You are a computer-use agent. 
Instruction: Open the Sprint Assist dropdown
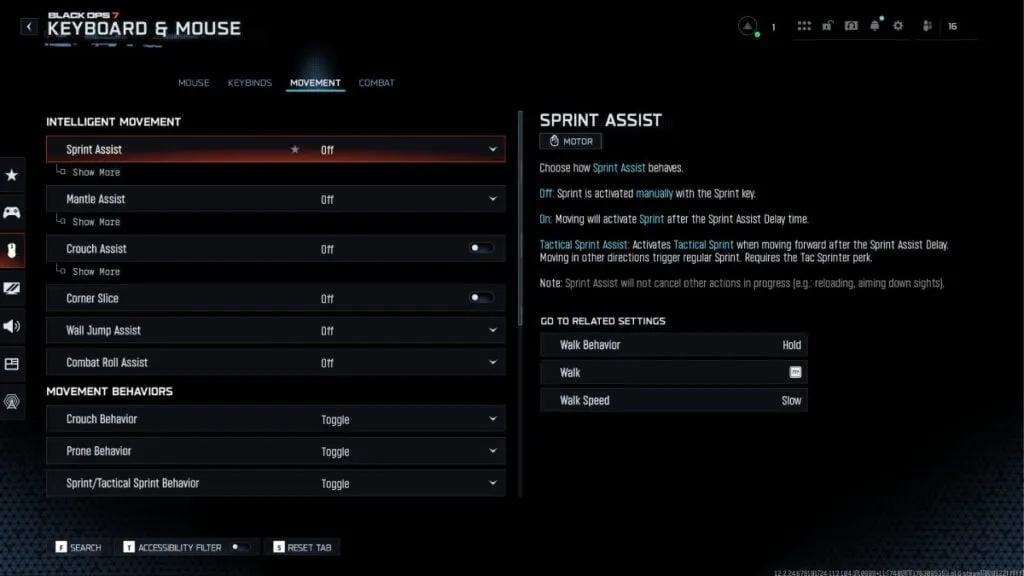(x=493, y=150)
